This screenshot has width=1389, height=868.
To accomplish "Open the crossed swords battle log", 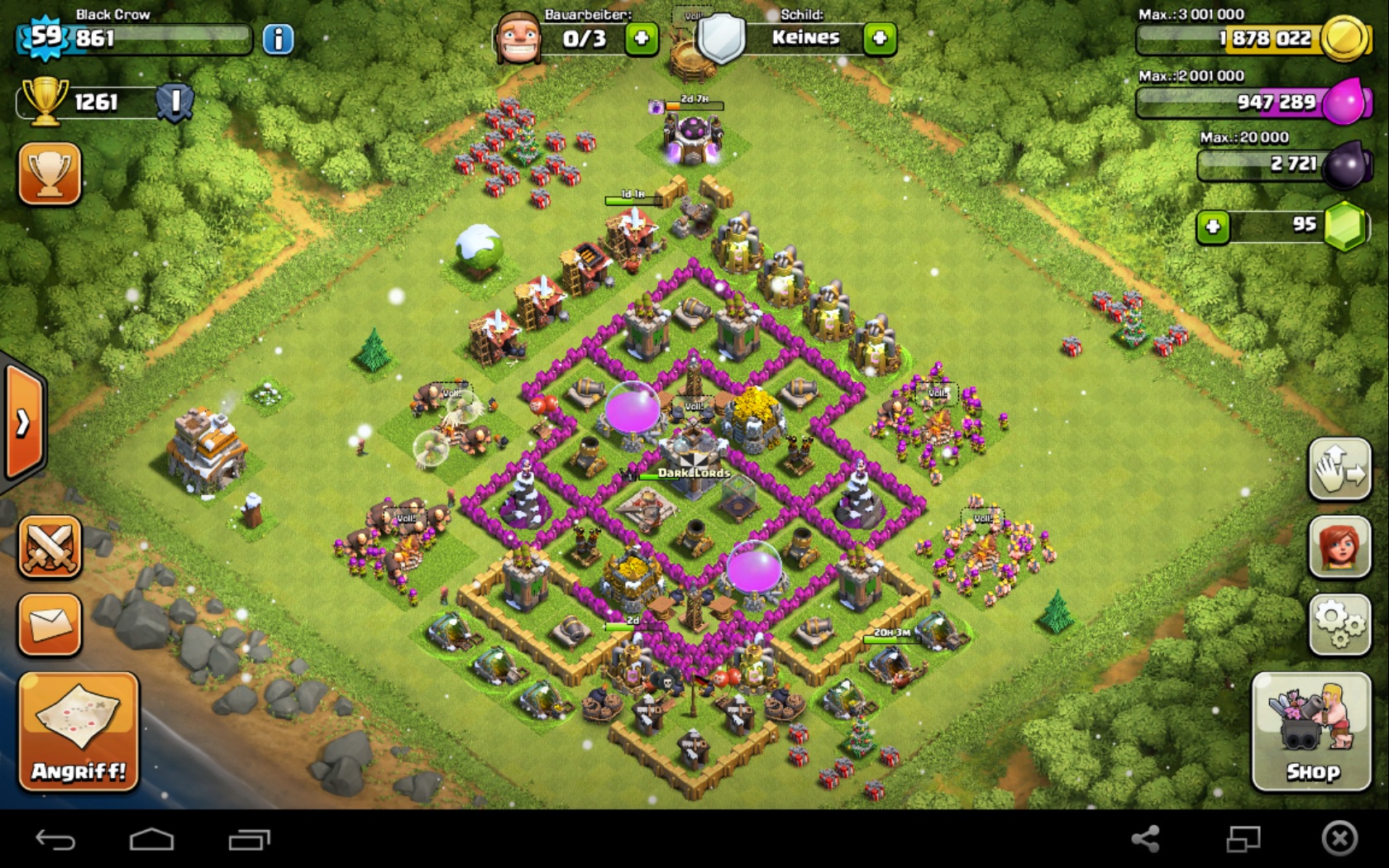I will (50, 547).
